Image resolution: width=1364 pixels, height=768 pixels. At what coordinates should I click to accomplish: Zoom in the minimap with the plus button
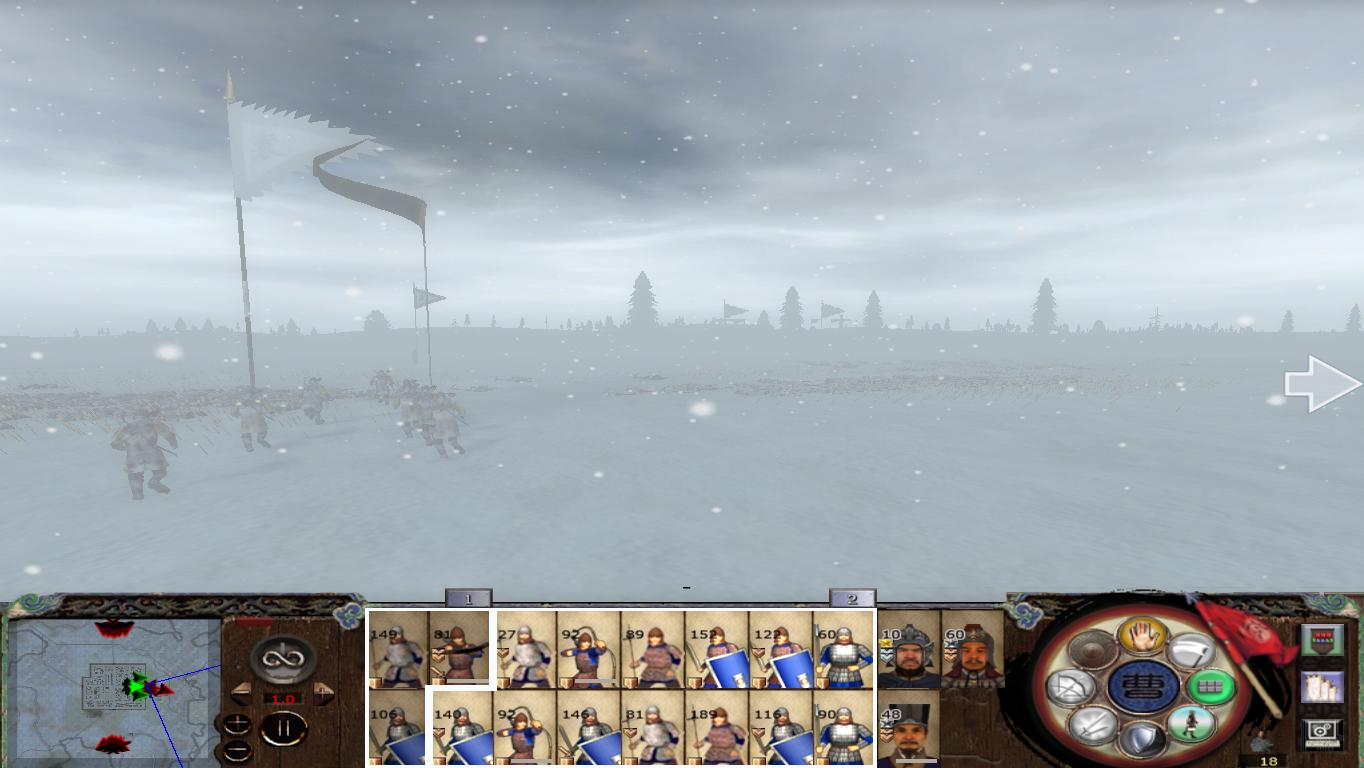click(x=237, y=723)
